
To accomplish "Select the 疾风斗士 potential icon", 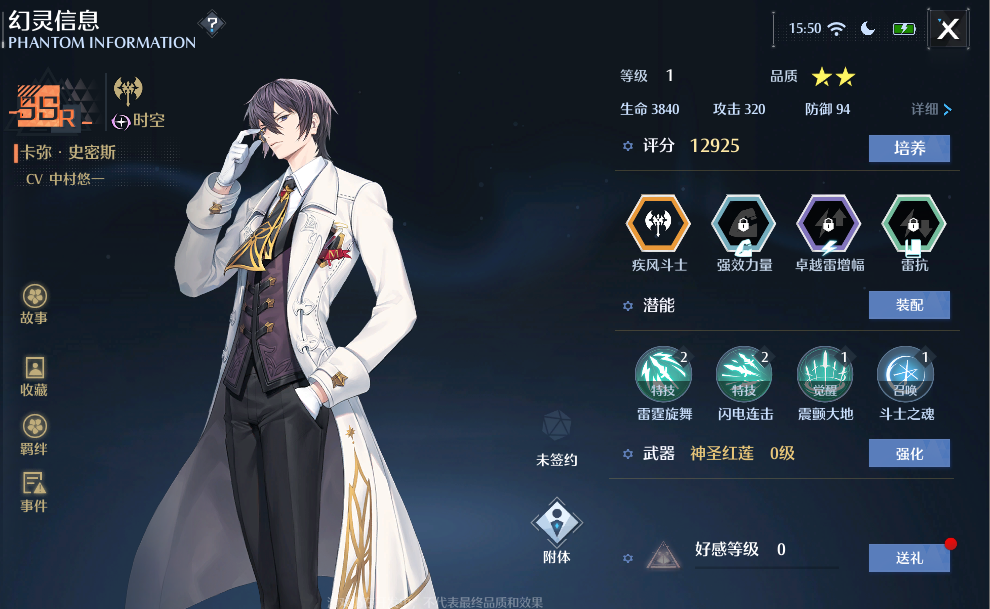I will [x=658, y=223].
